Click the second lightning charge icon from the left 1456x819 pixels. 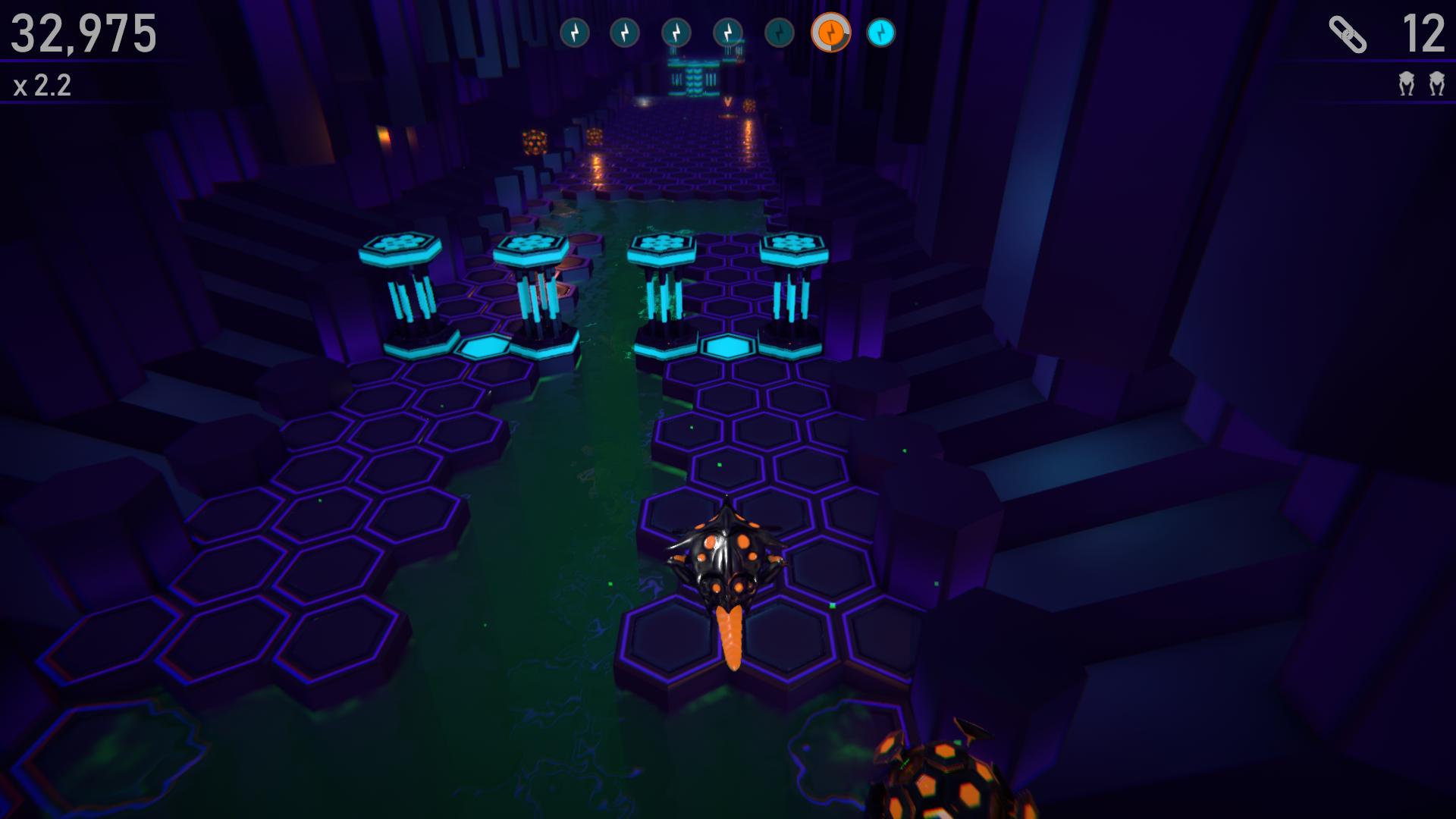(x=626, y=33)
